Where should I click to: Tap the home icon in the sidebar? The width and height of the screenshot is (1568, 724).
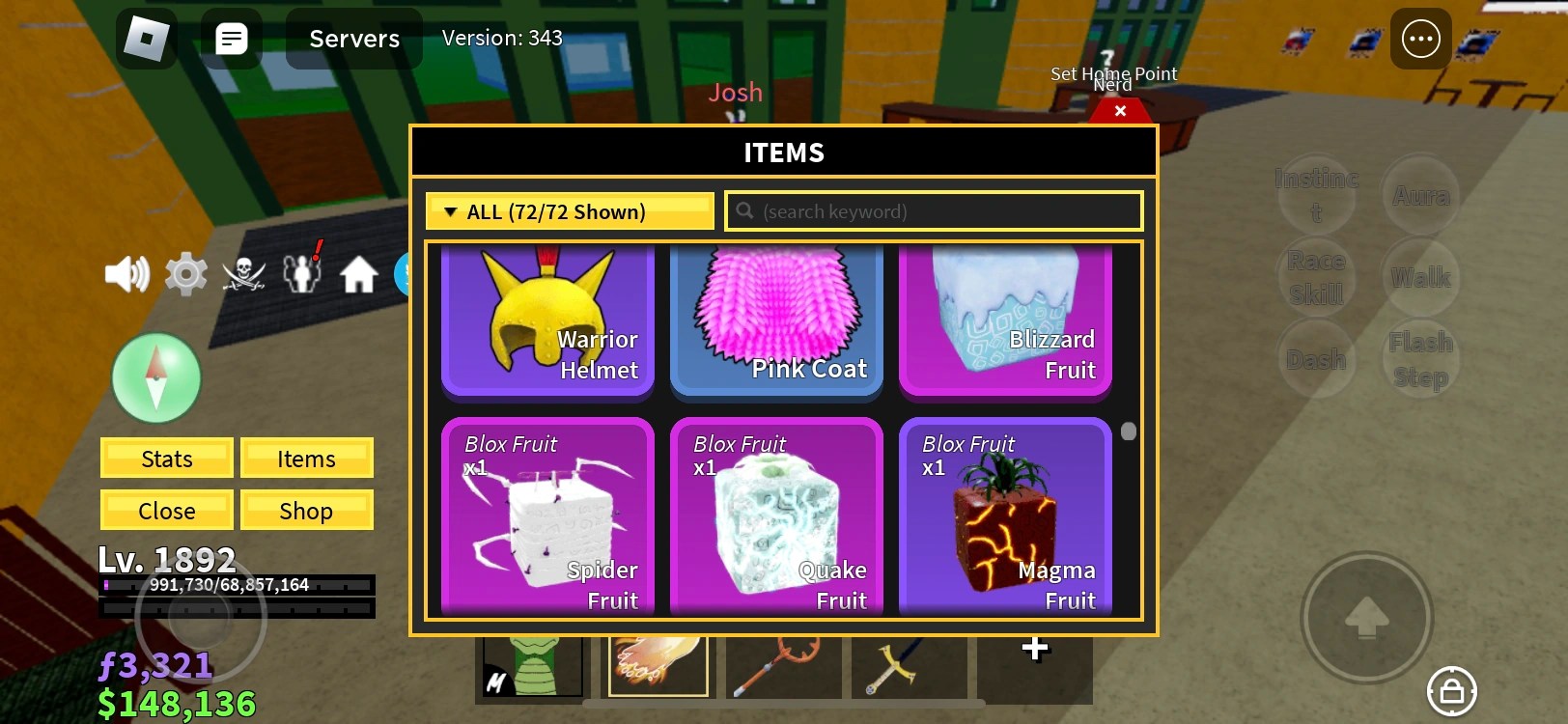(358, 274)
